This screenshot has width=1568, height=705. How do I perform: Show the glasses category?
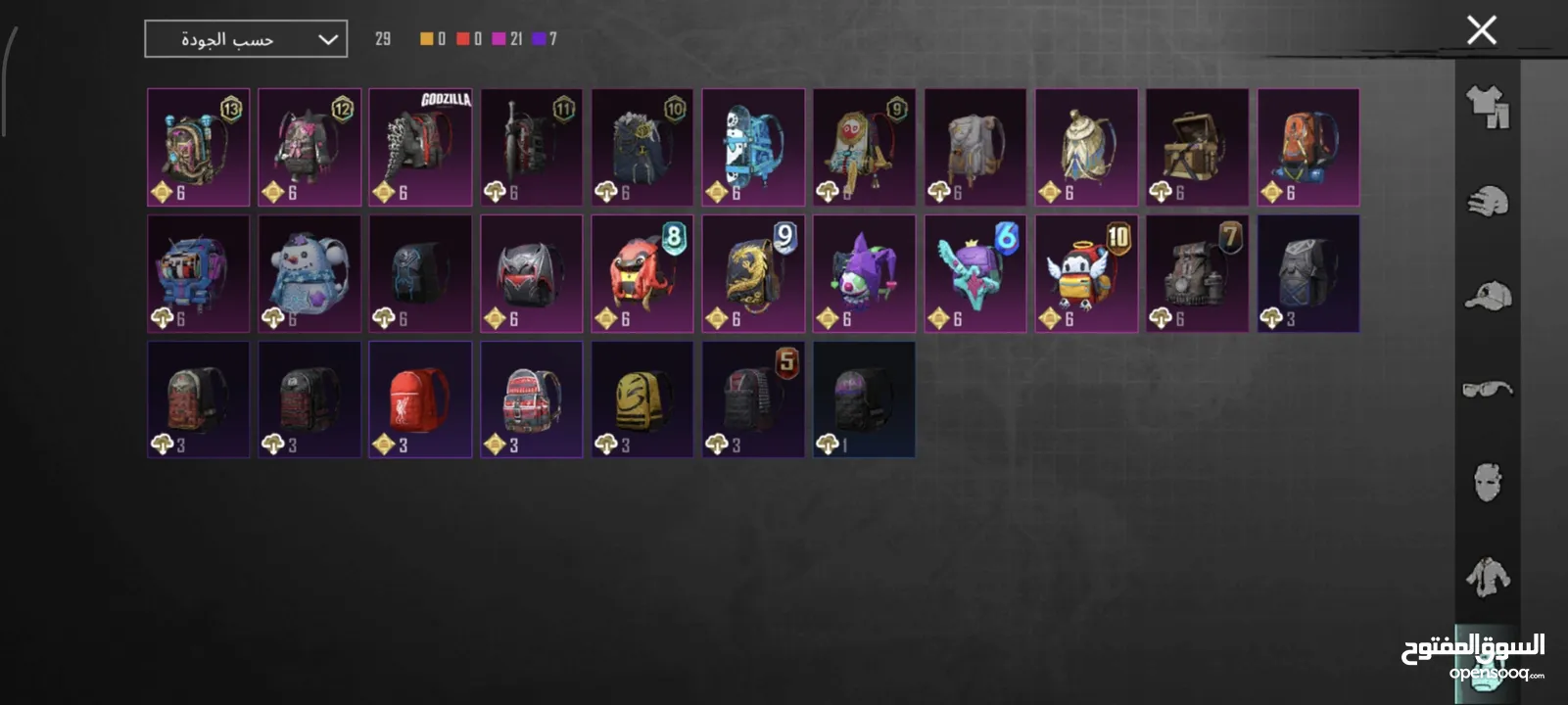pyautogui.click(x=1488, y=390)
